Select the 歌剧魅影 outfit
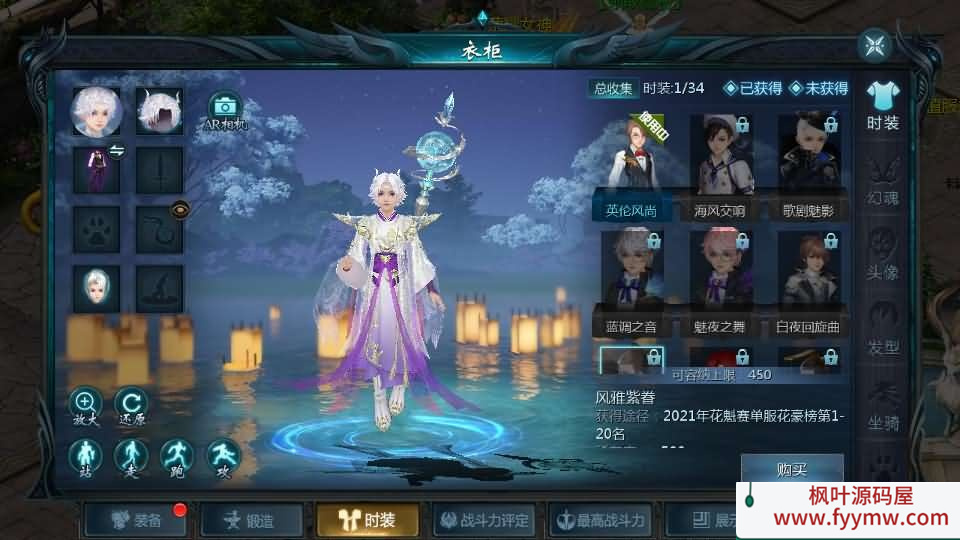This screenshot has height=540, width=960. 808,165
